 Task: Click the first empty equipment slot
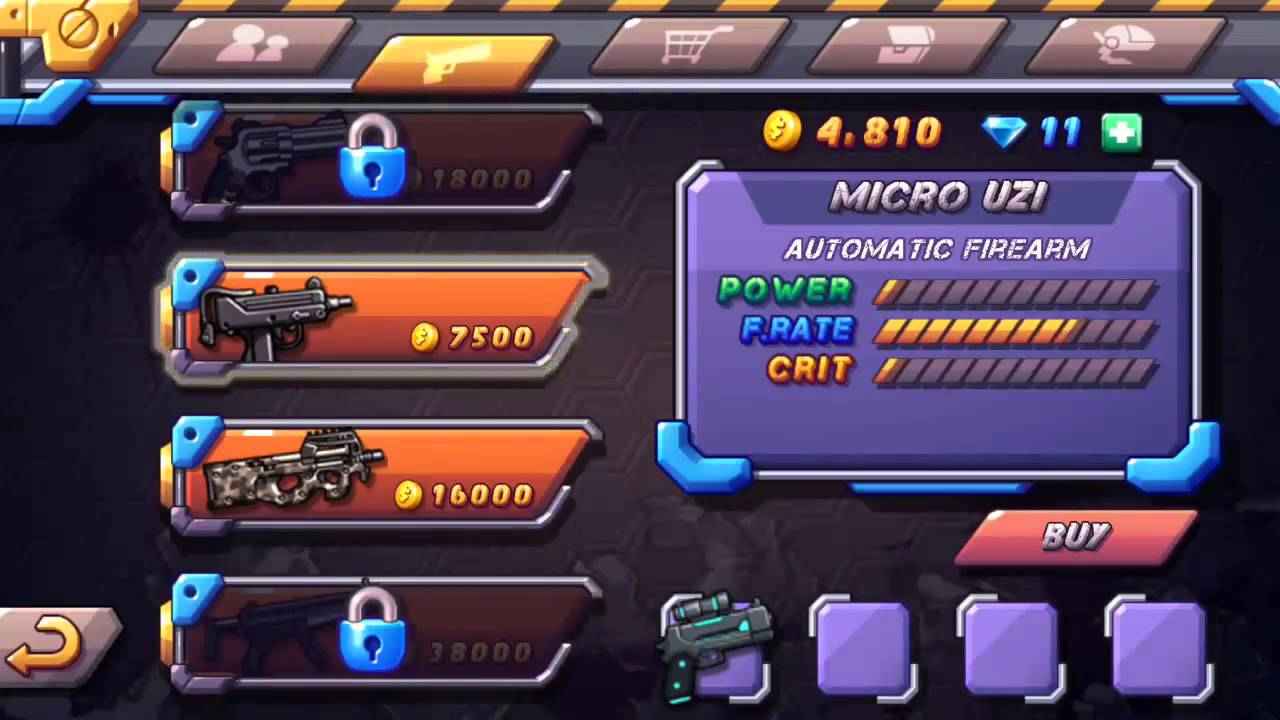pyautogui.click(x=863, y=645)
